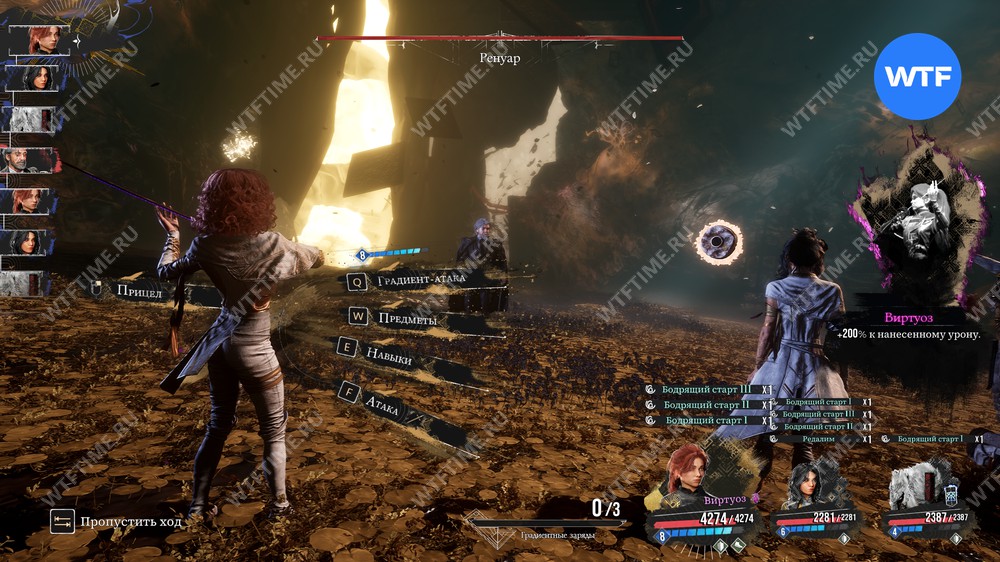Select the gray-bearded man in turn order

(30, 159)
